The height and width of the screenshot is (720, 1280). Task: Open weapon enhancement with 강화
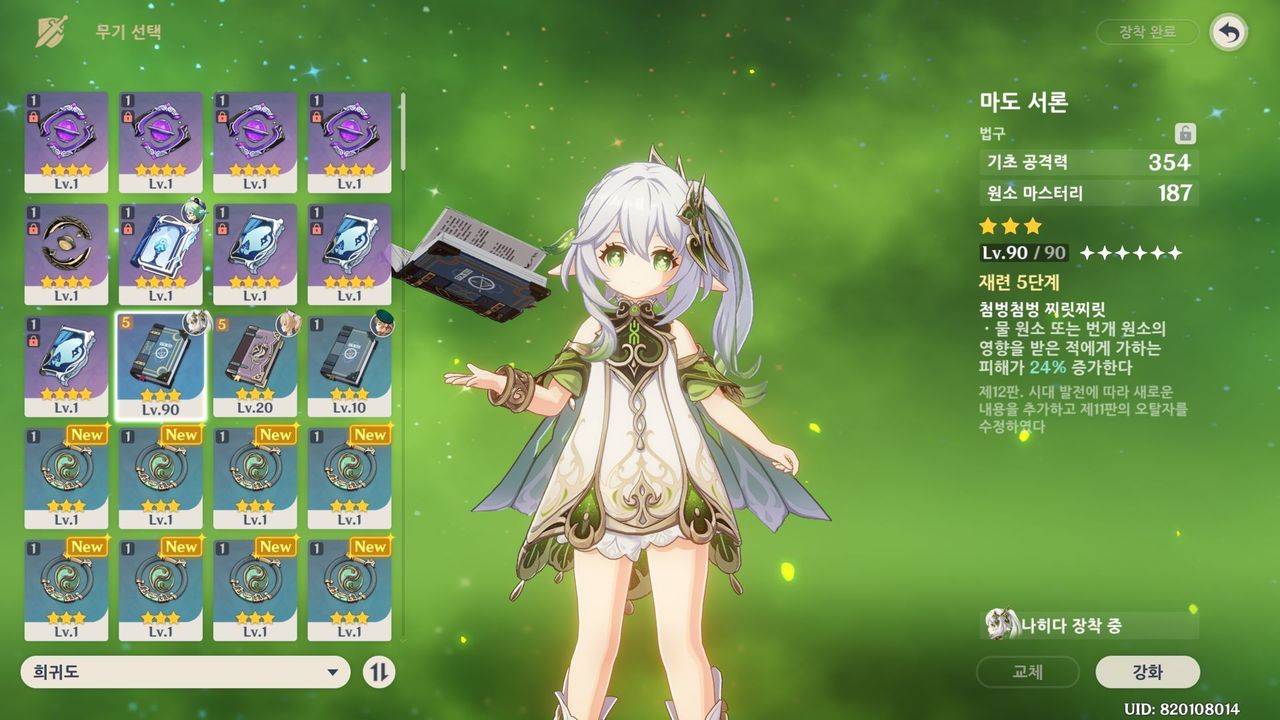(x=1147, y=672)
